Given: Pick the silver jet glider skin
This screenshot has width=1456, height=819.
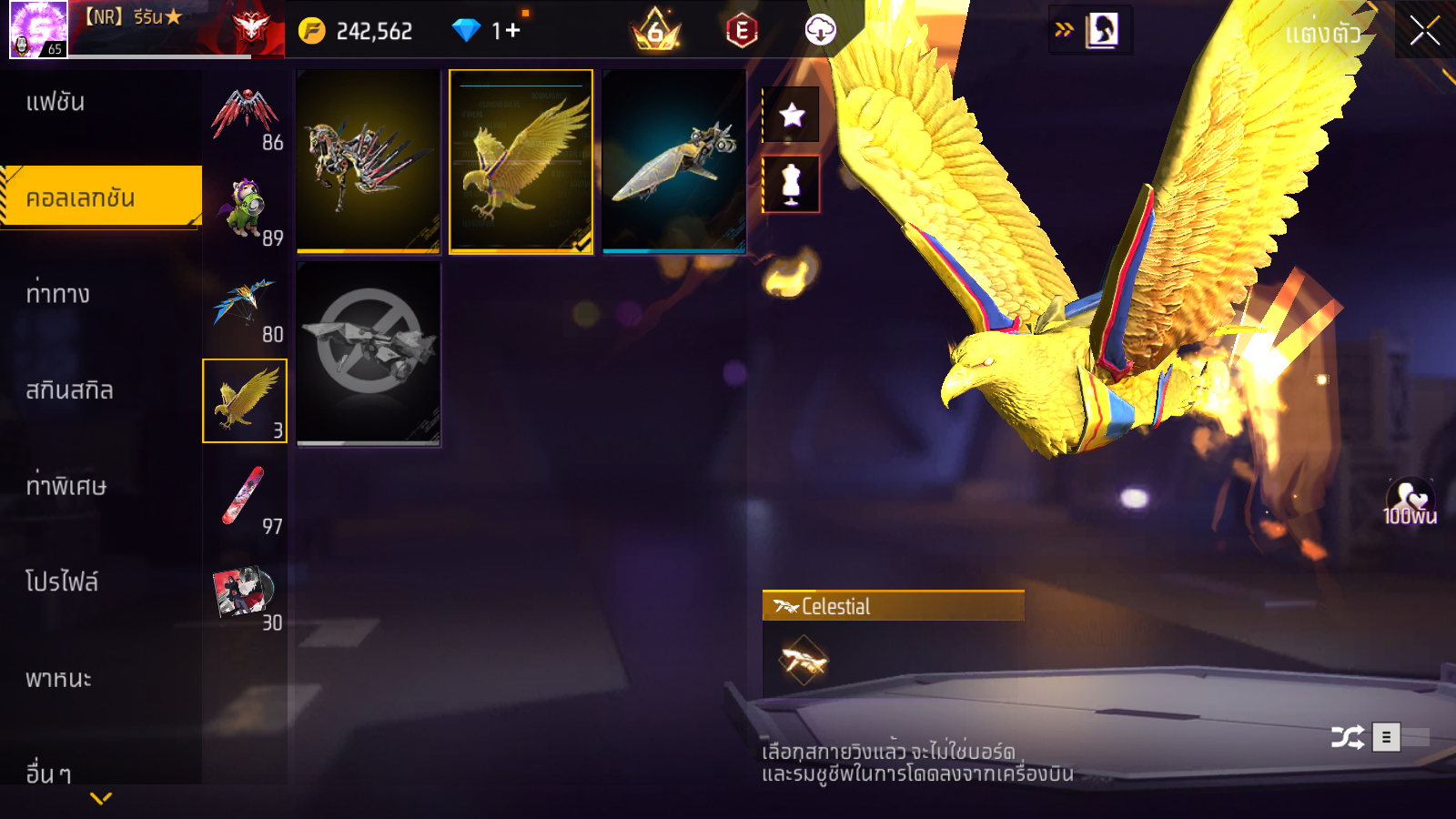Looking at the screenshot, I should point(673,161).
